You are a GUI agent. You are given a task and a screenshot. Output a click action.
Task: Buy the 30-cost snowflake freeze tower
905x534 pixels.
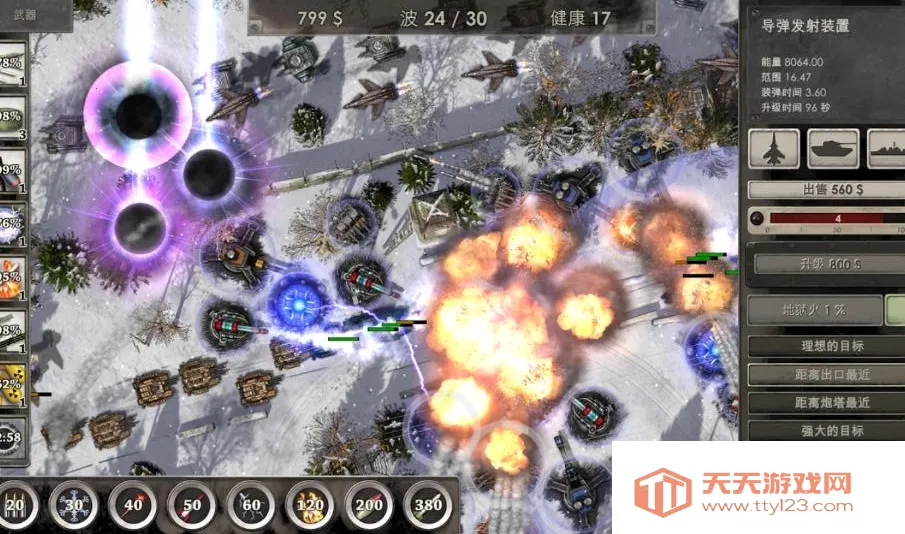[72, 506]
